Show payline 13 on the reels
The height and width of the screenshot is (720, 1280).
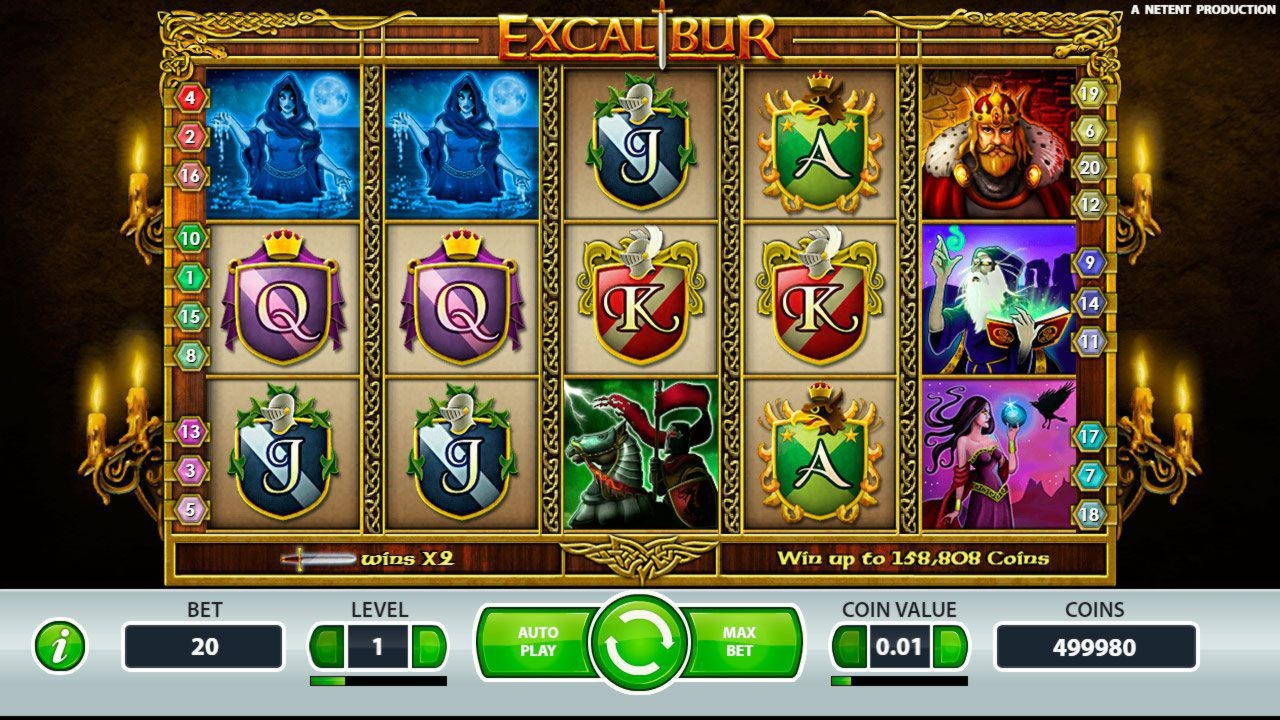pyautogui.click(x=190, y=432)
